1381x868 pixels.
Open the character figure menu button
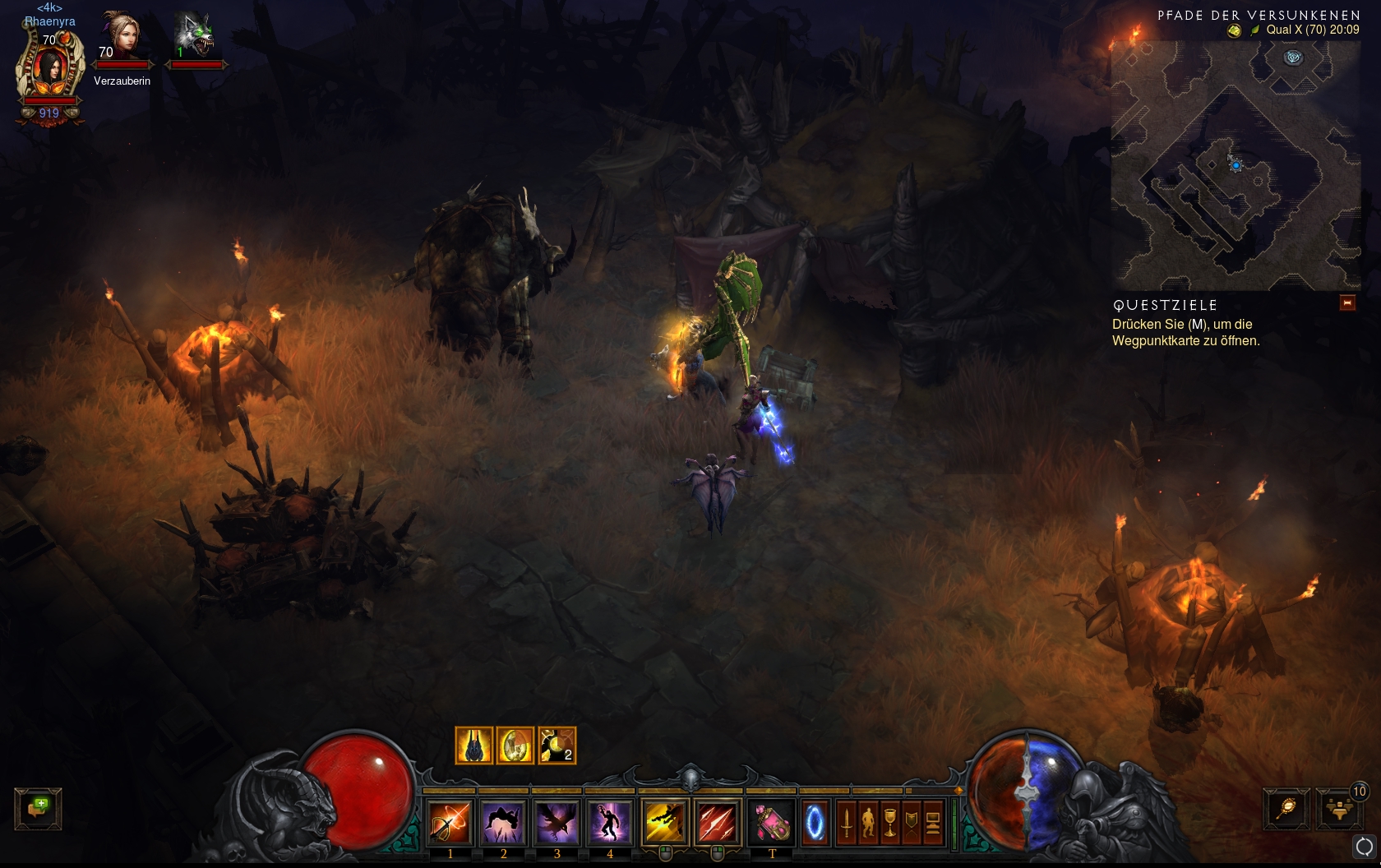pos(868,822)
